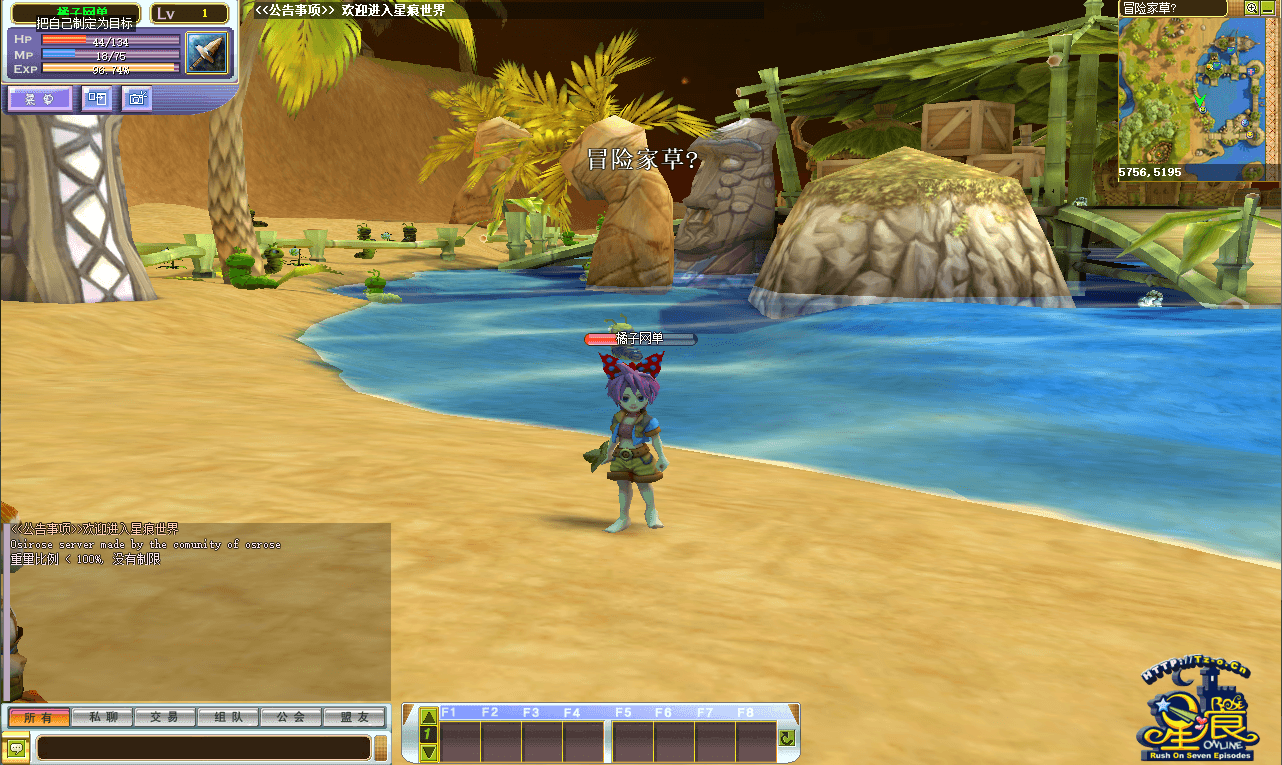
Task: Switch to the 所有 chat tab
Action: point(39,717)
